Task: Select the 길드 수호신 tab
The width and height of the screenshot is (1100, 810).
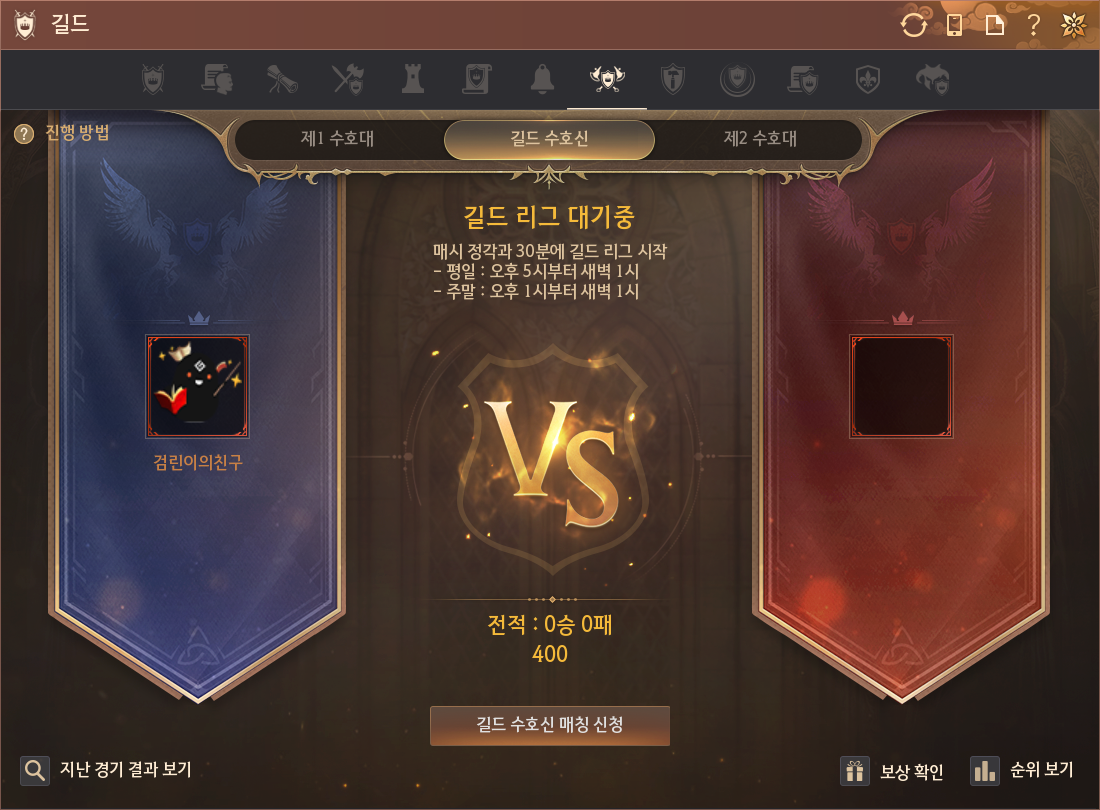Action: point(549,139)
